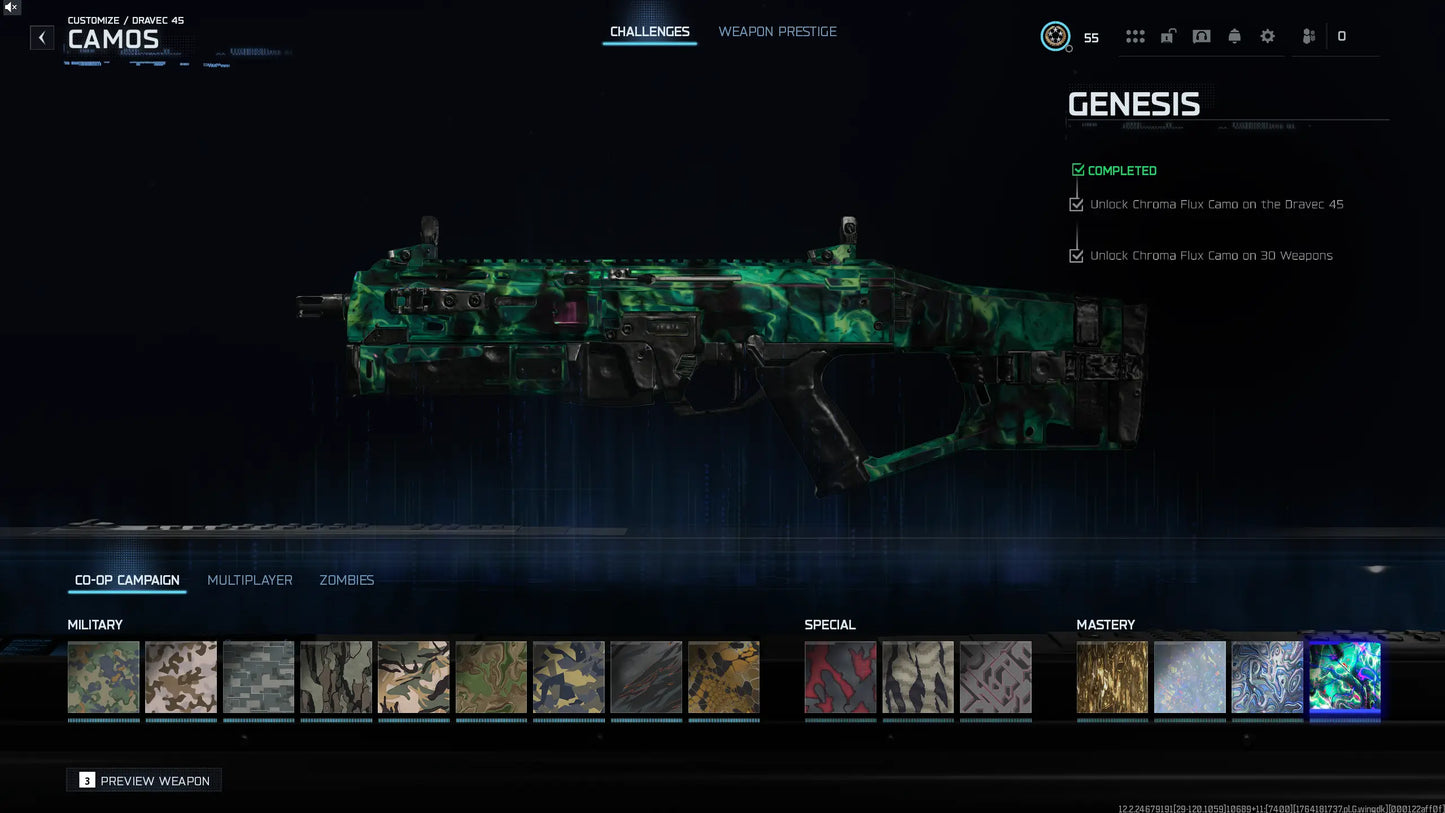Click the COMPLETED challenge checkmark

click(x=1078, y=170)
